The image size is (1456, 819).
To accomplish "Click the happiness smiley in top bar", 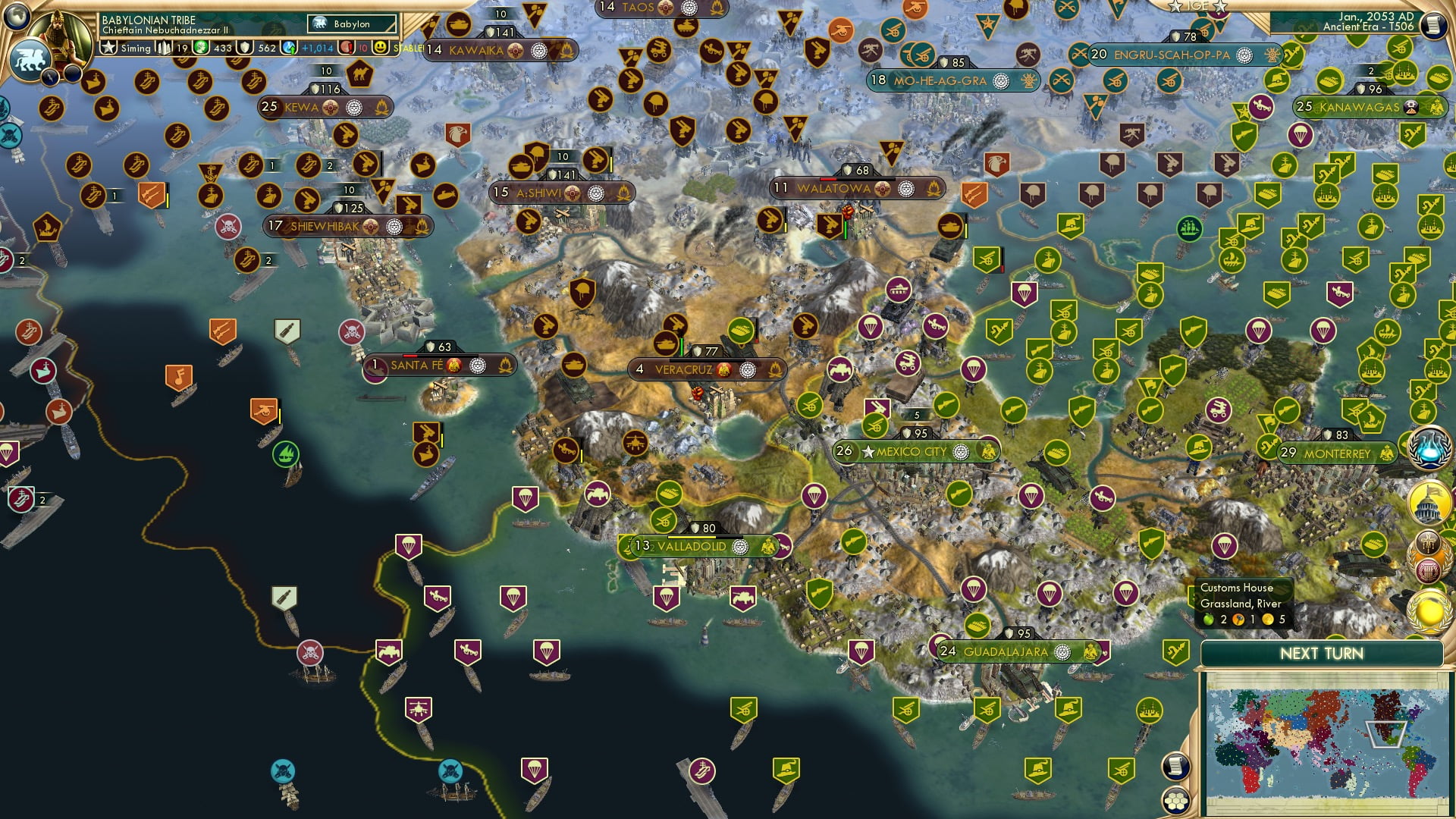I will pos(381,49).
